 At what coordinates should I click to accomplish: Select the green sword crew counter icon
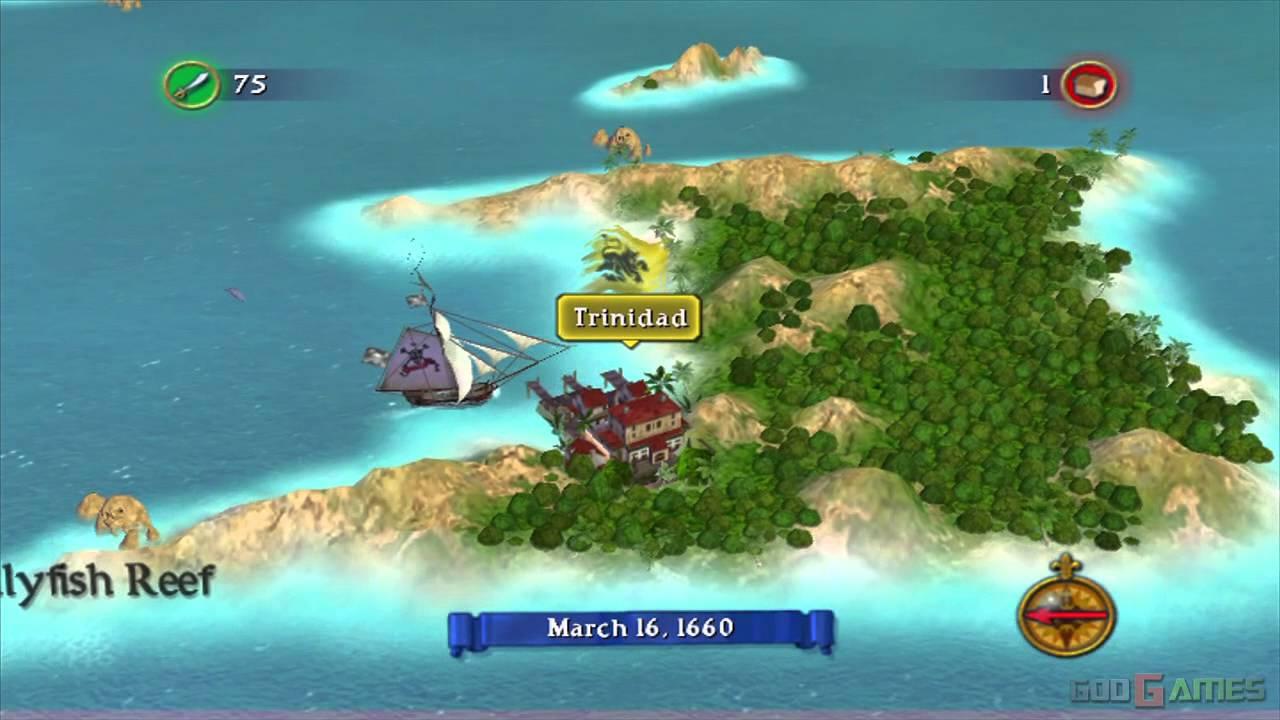point(193,85)
